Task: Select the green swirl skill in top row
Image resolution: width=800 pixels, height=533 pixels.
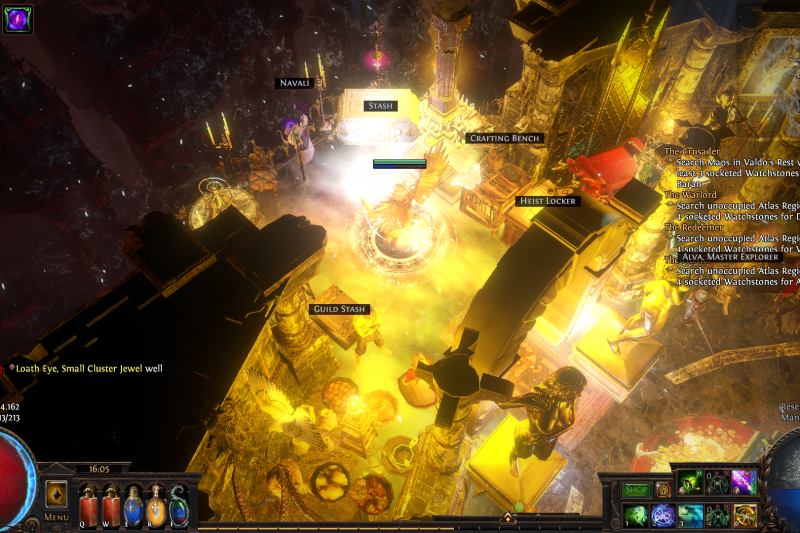Action: pyautogui.click(x=690, y=482)
